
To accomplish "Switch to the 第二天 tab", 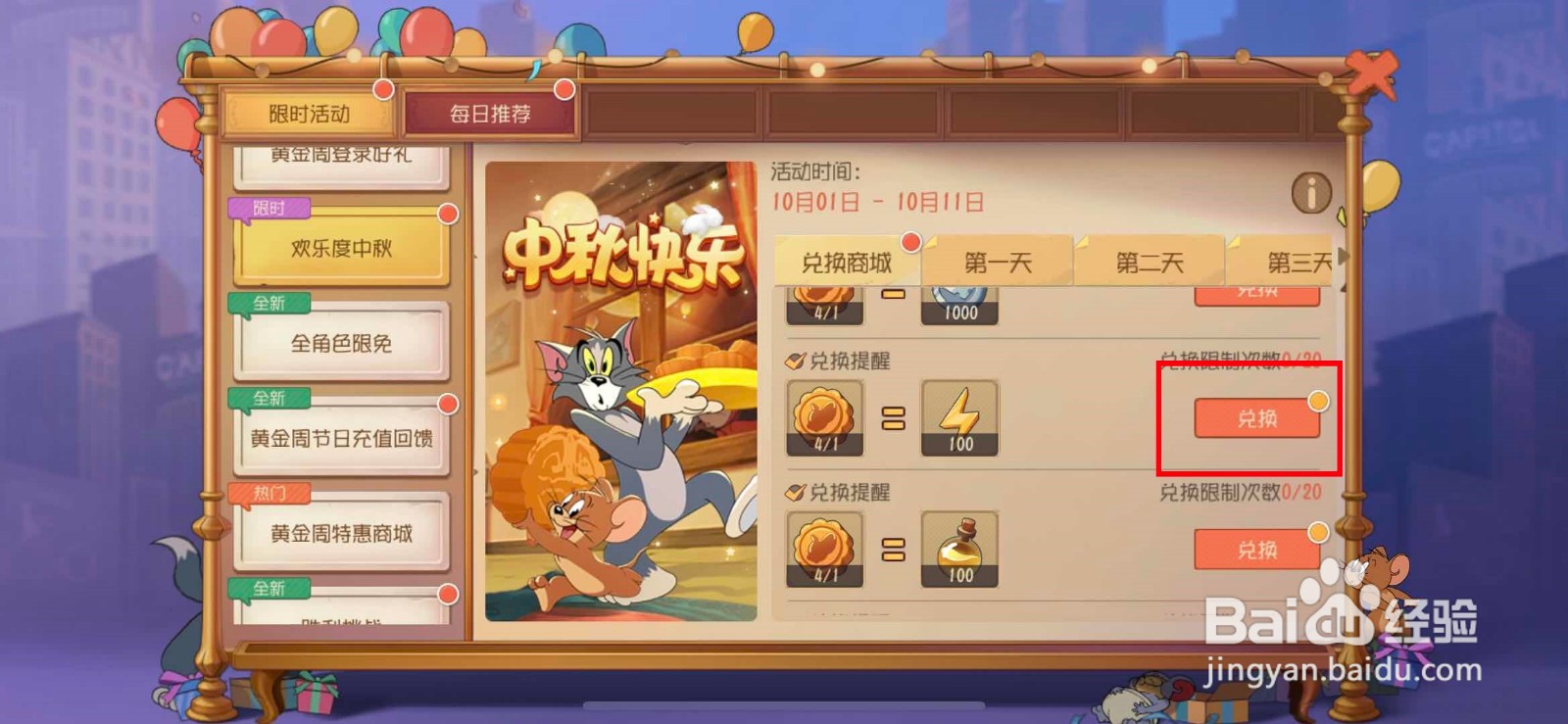I will coord(1151,261).
